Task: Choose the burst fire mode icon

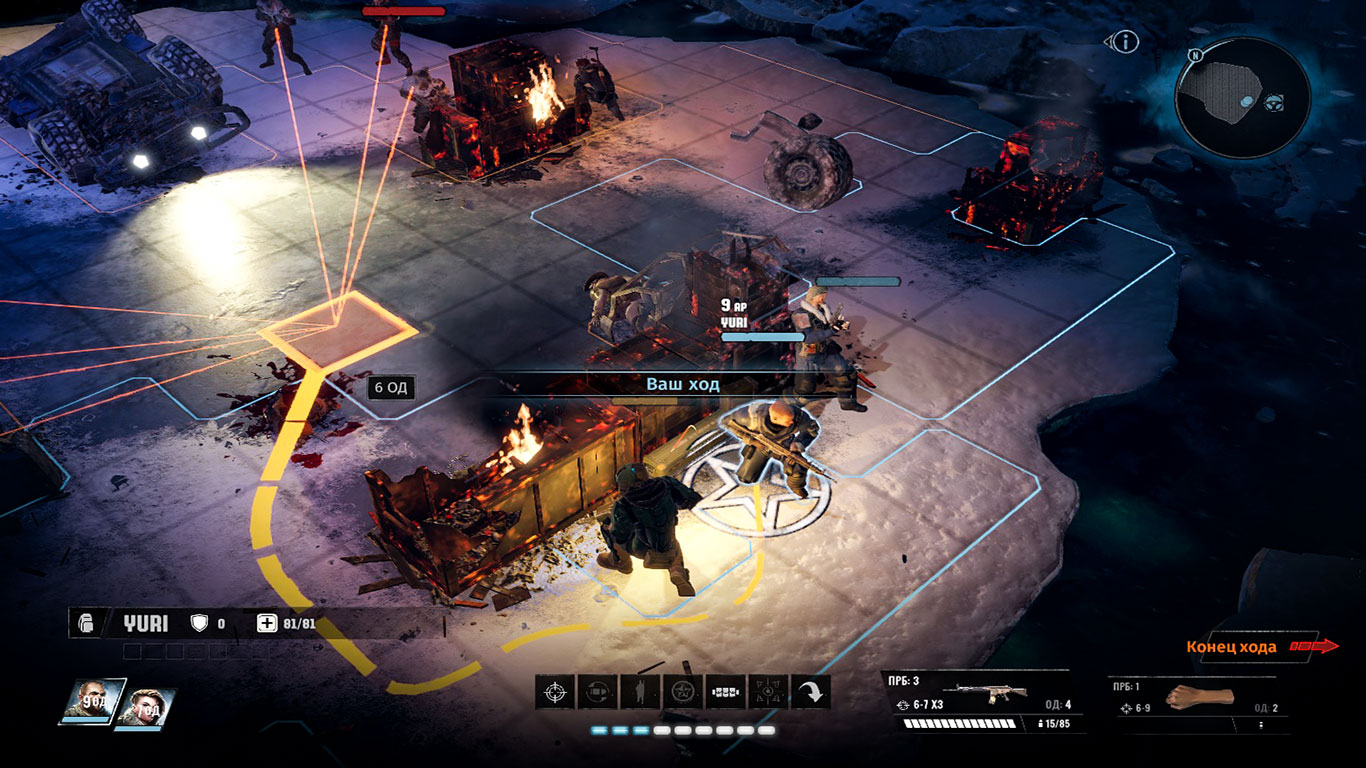Action: click(725, 691)
